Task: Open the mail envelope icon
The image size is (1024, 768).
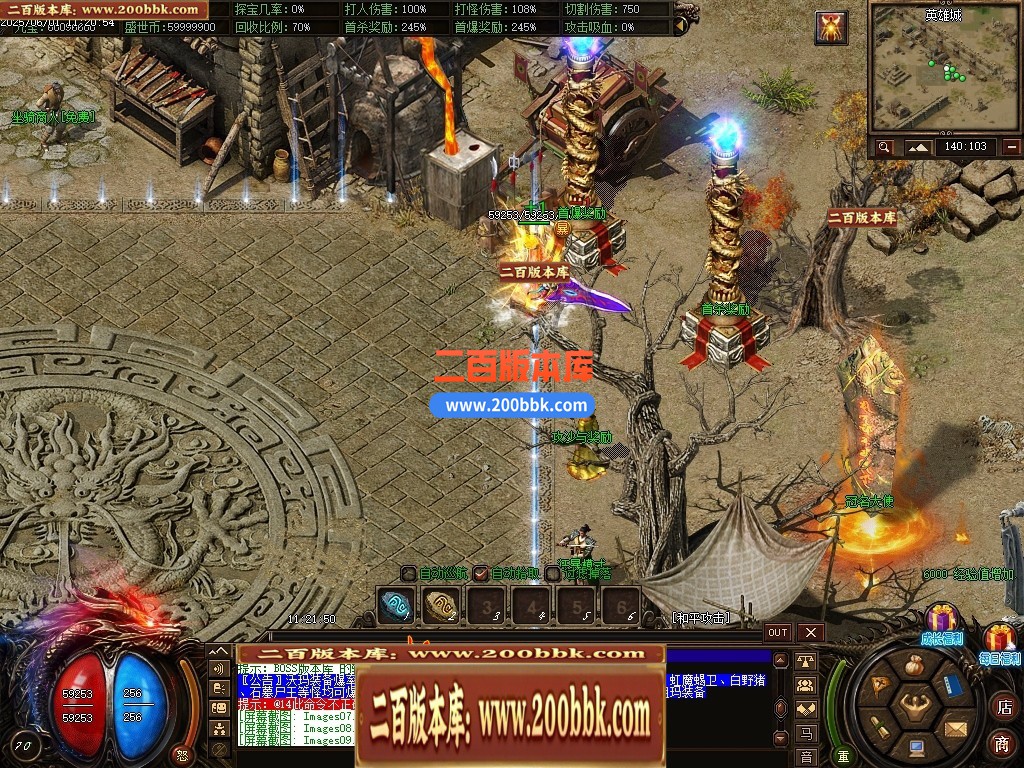Action: (x=954, y=727)
